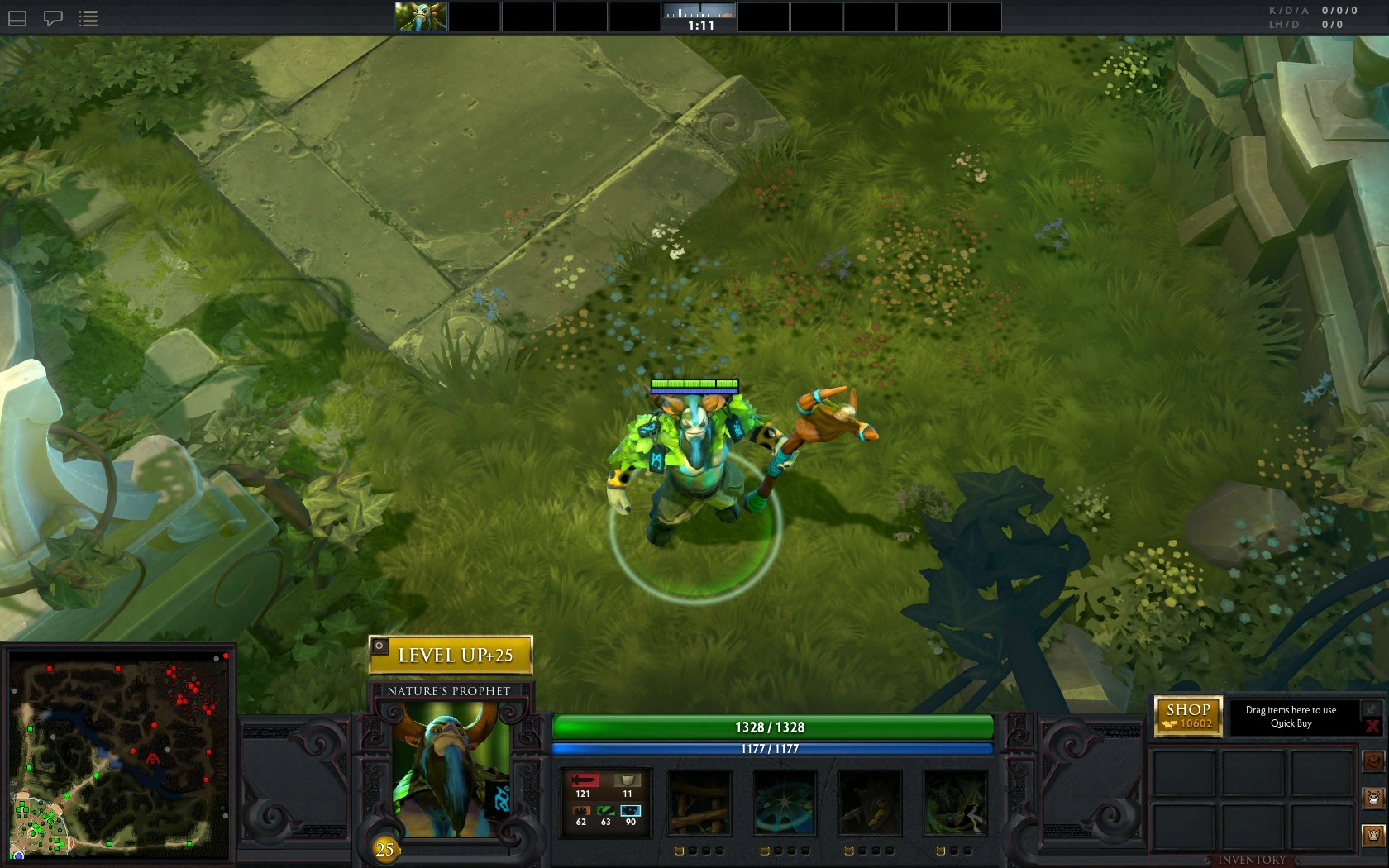Select the courier donkey icon
Image resolution: width=1389 pixels, height=868 pixels.
click(1373, 799)
